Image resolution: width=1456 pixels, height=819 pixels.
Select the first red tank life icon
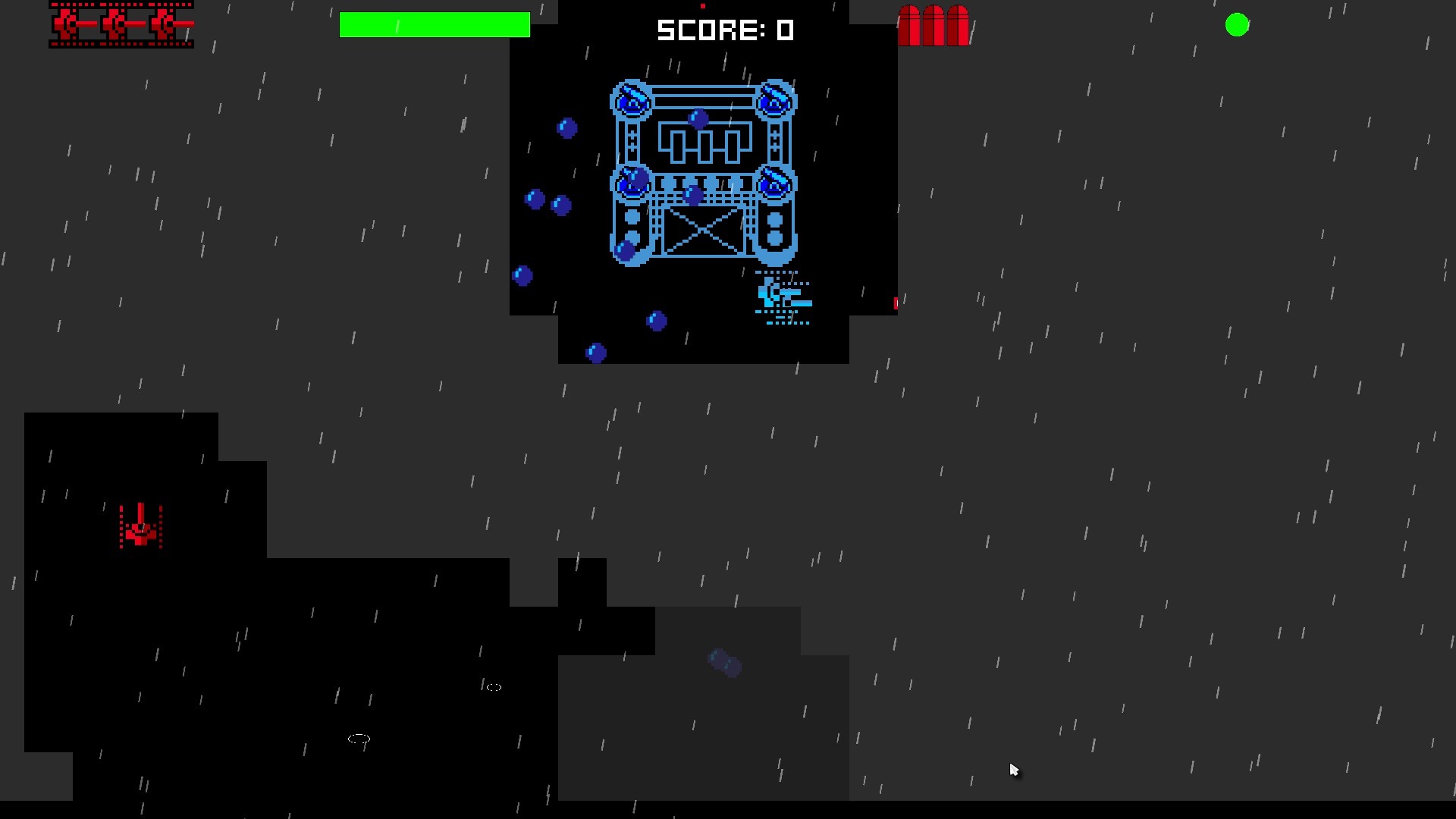[68, 25]
